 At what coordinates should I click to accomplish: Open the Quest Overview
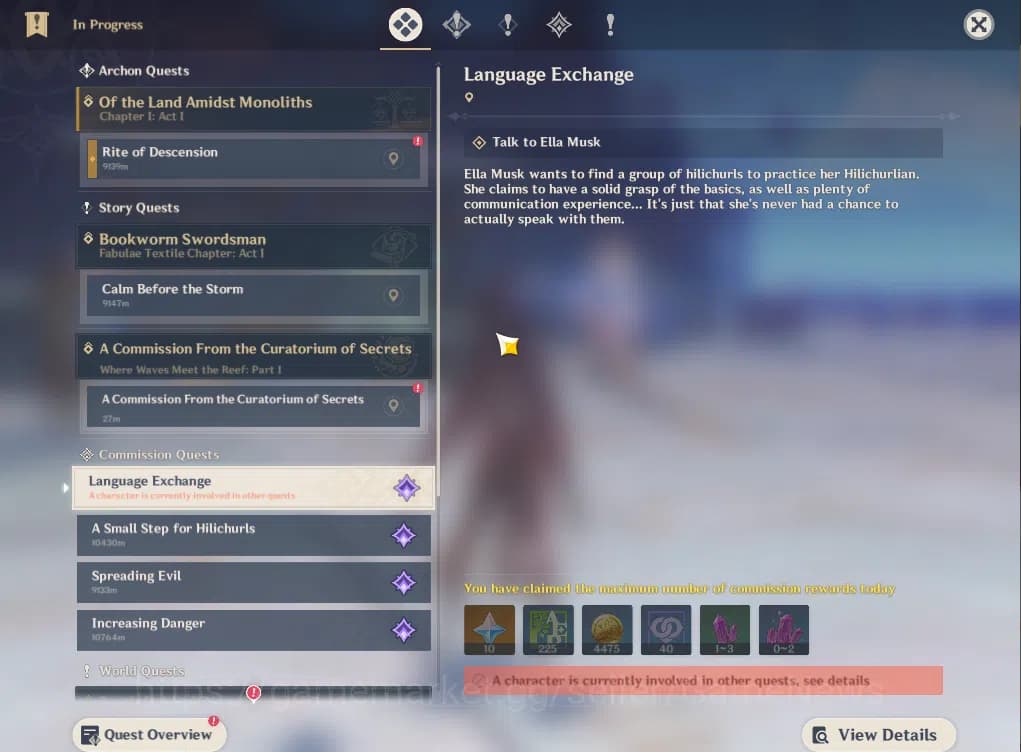coord(149,735)
